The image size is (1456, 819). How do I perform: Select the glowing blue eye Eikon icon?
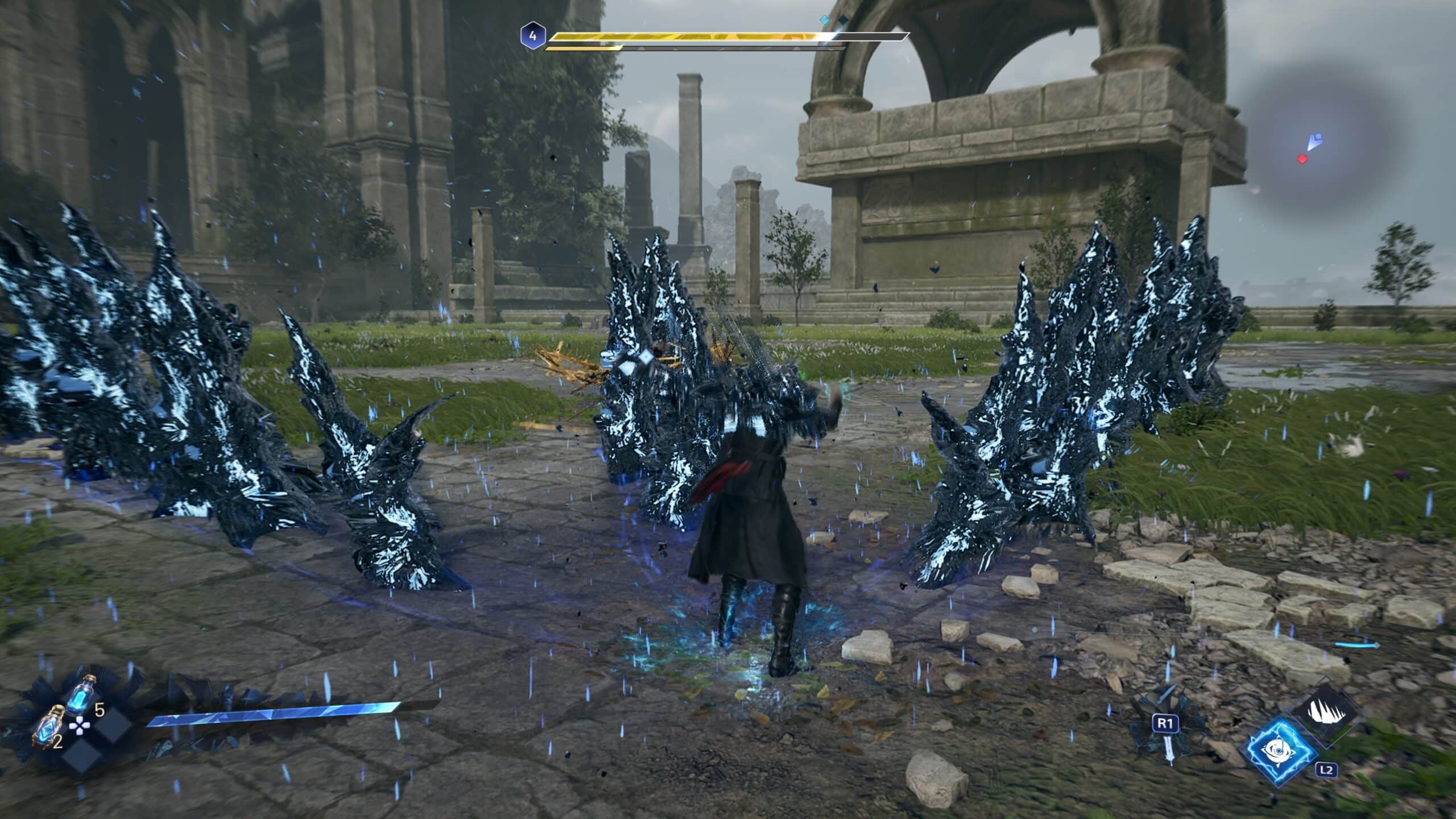point(1283,750)
